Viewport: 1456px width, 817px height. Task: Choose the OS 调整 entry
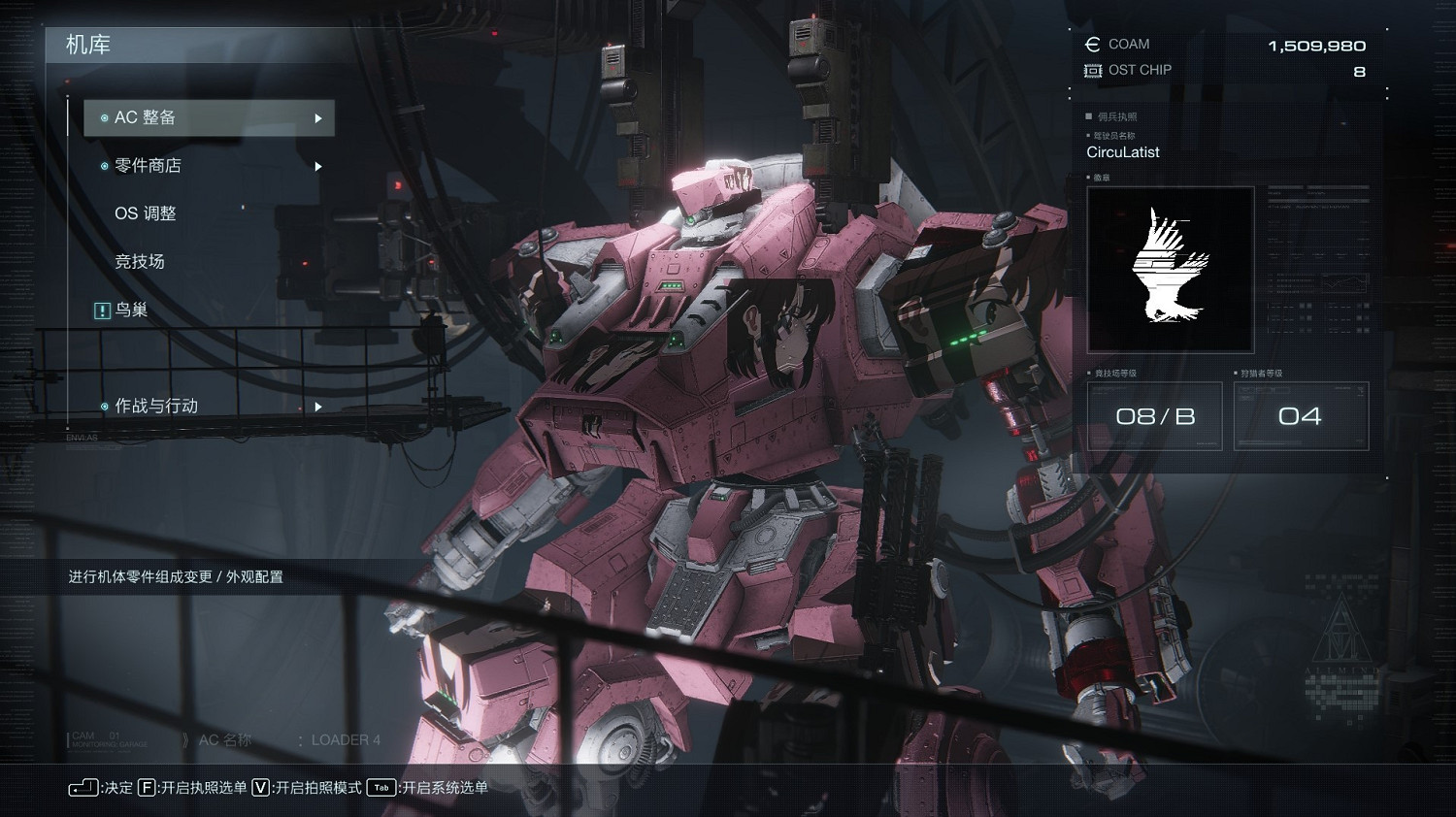click(x=146, y=213)
